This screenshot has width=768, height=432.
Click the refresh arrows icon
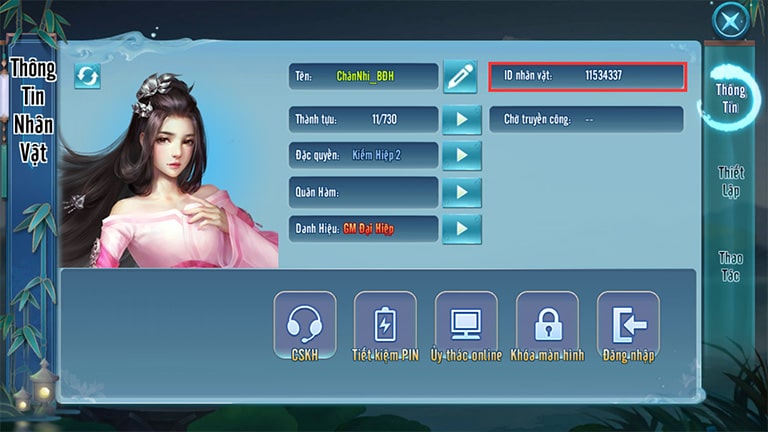pos(87,76)
